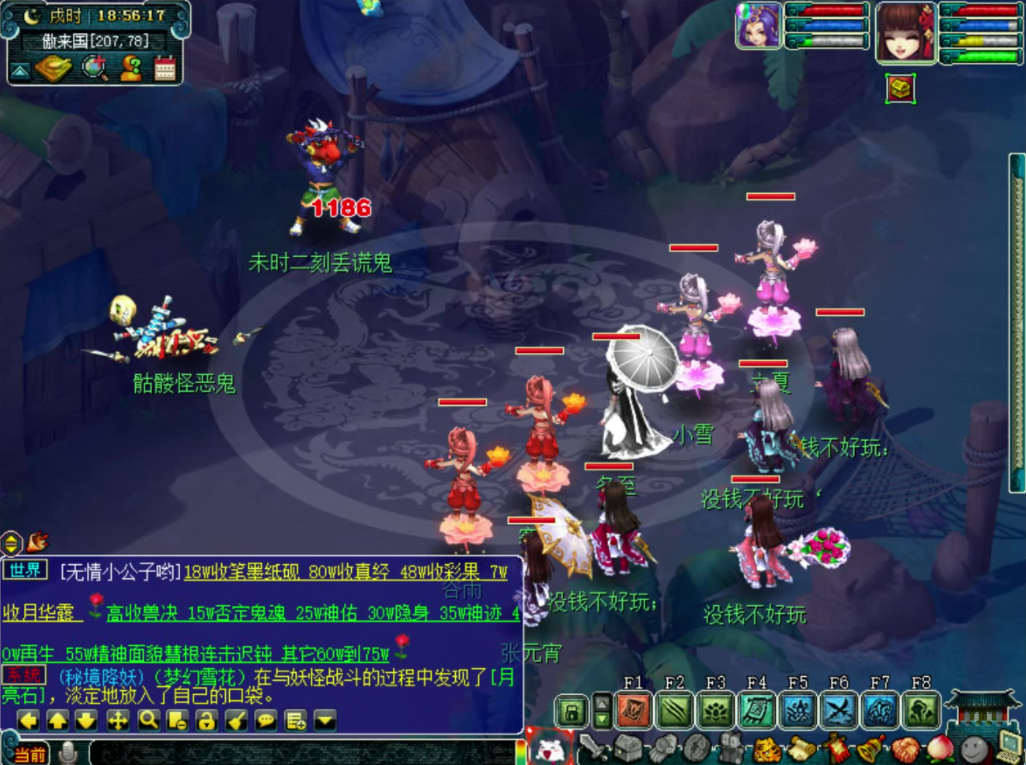Click the chat magnifier search button
1026x765 pixels.
[148, 720]
